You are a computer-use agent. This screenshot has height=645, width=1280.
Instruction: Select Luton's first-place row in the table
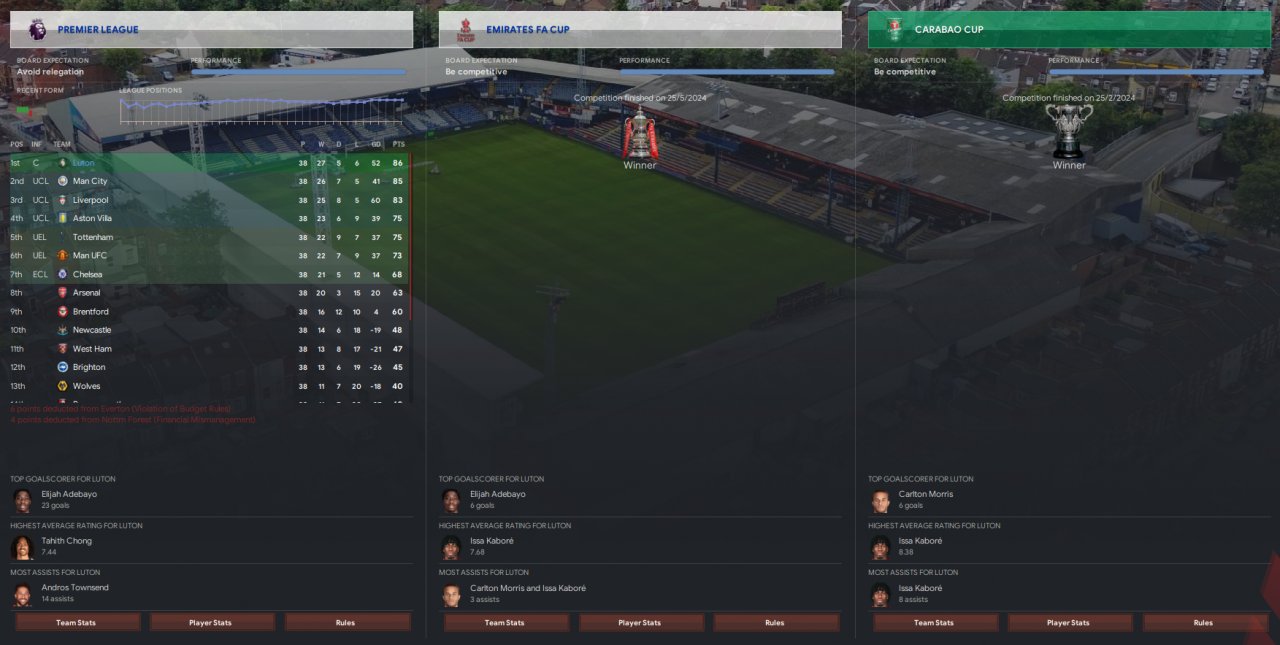pos(86,163)
